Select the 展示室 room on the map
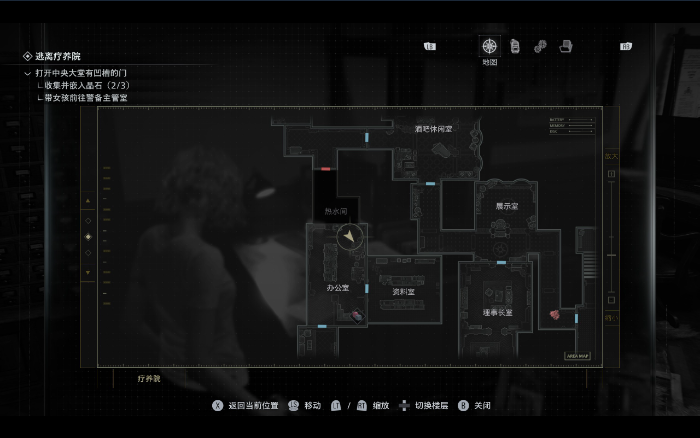The image size is (700, 438). (x=507, y=206)
